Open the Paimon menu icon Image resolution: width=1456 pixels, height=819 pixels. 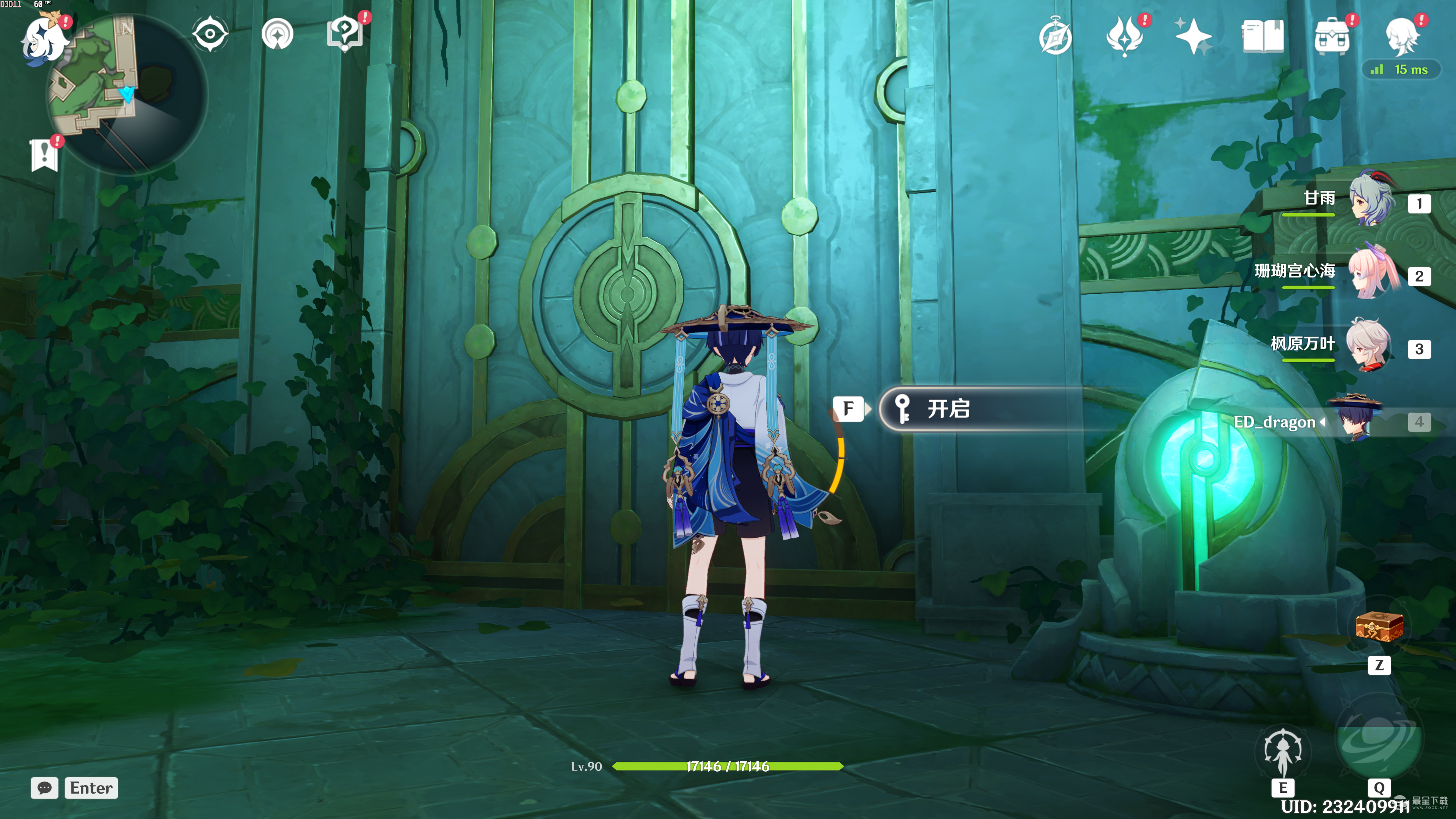pos(44,38)
